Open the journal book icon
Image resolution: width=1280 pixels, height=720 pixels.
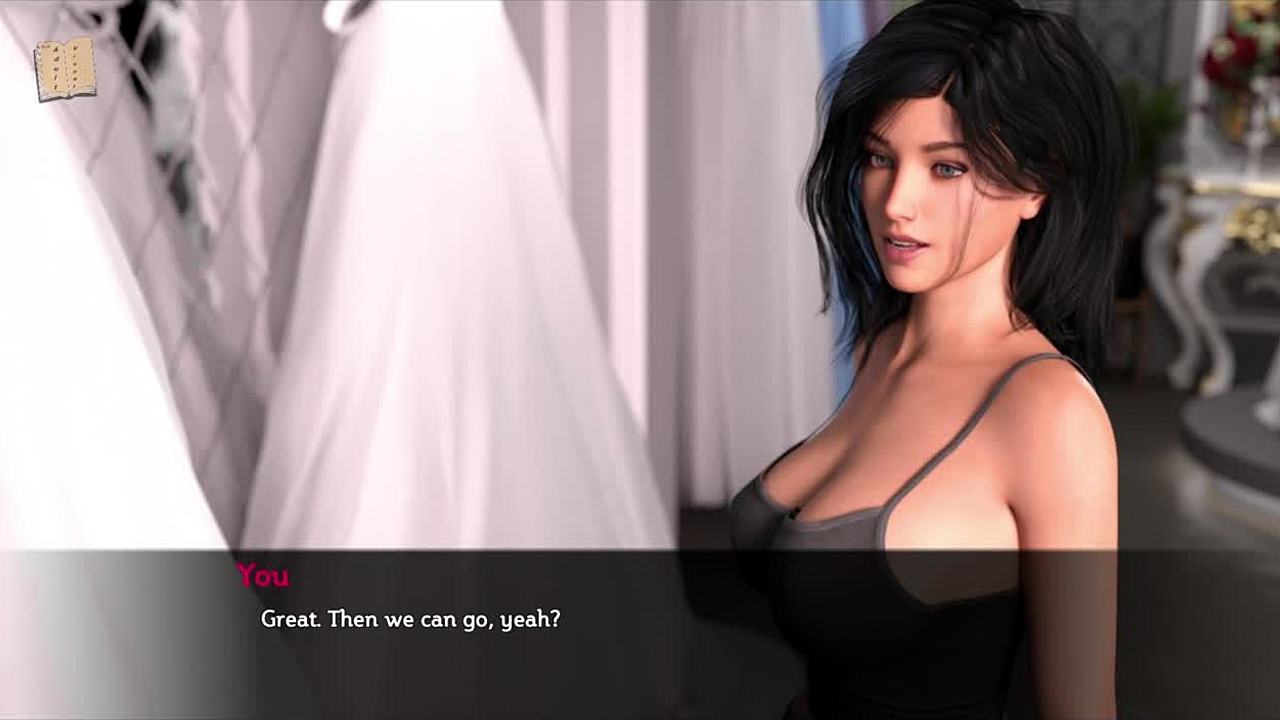(x=65, y=69)
